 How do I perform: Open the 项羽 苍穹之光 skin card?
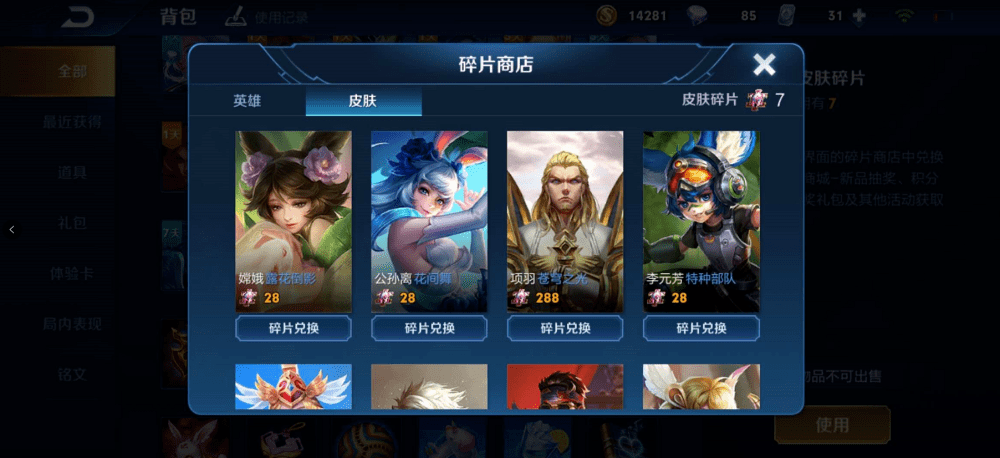pos(565,220)
